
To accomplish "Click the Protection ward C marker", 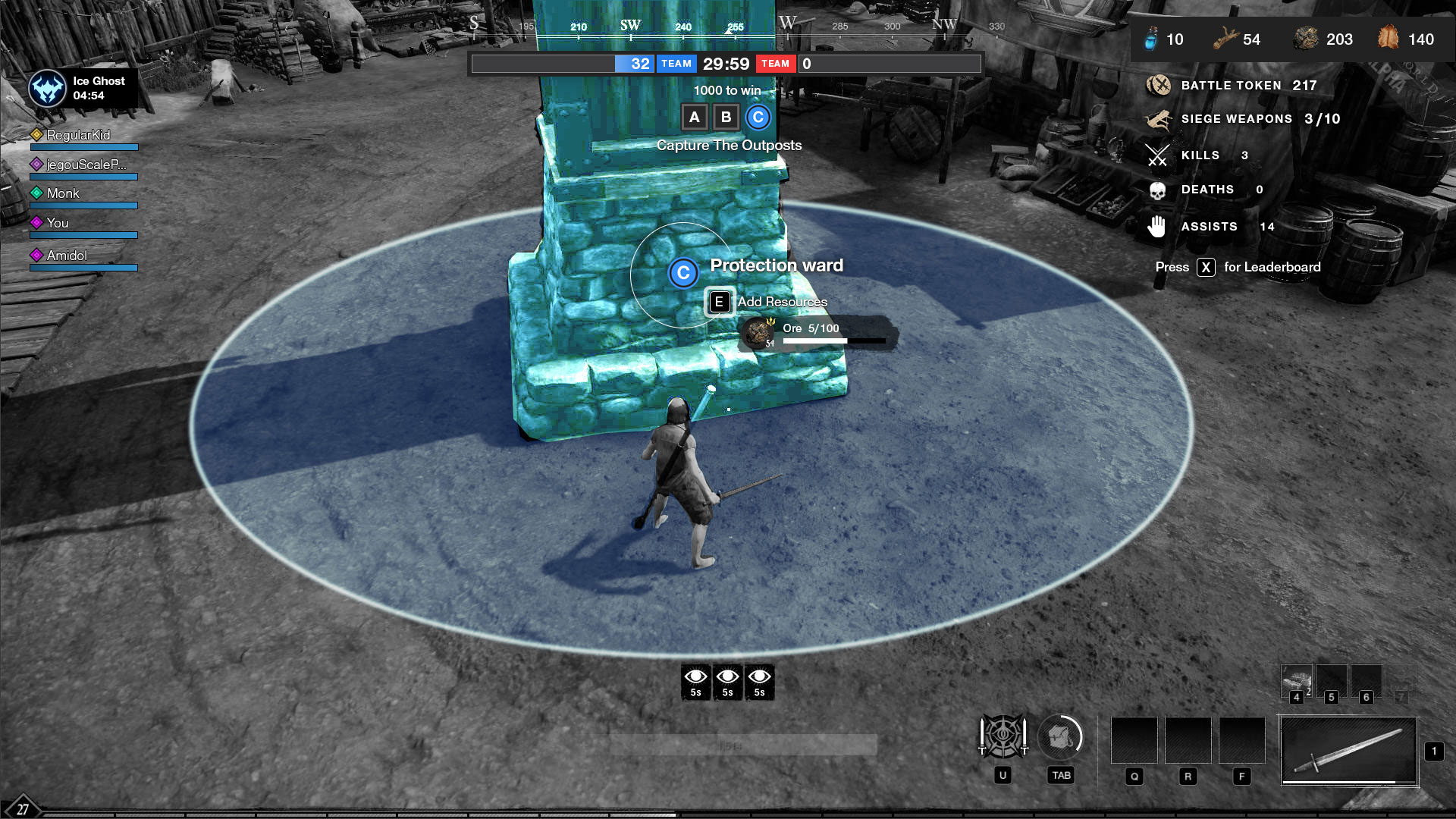I will 682,273.
